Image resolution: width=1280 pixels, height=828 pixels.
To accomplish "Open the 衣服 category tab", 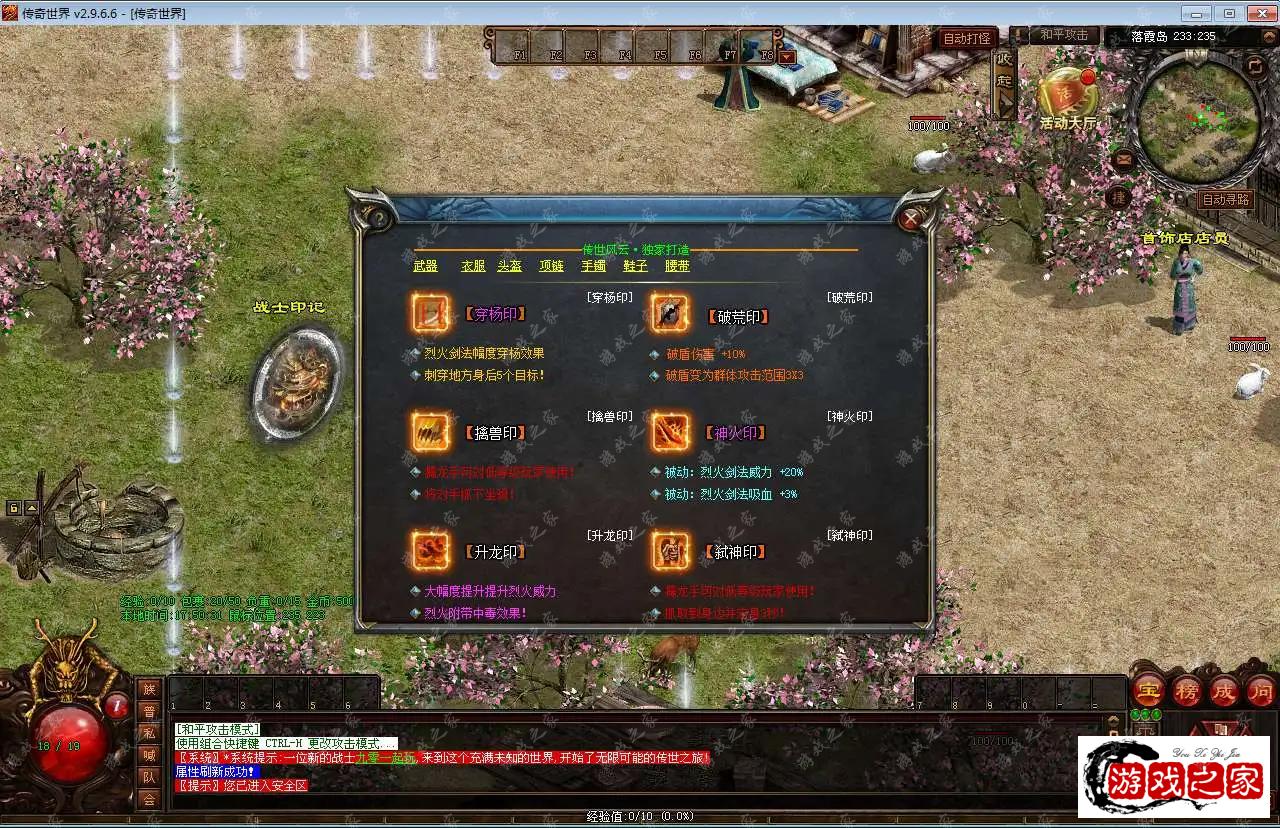I will click(473, 266).
